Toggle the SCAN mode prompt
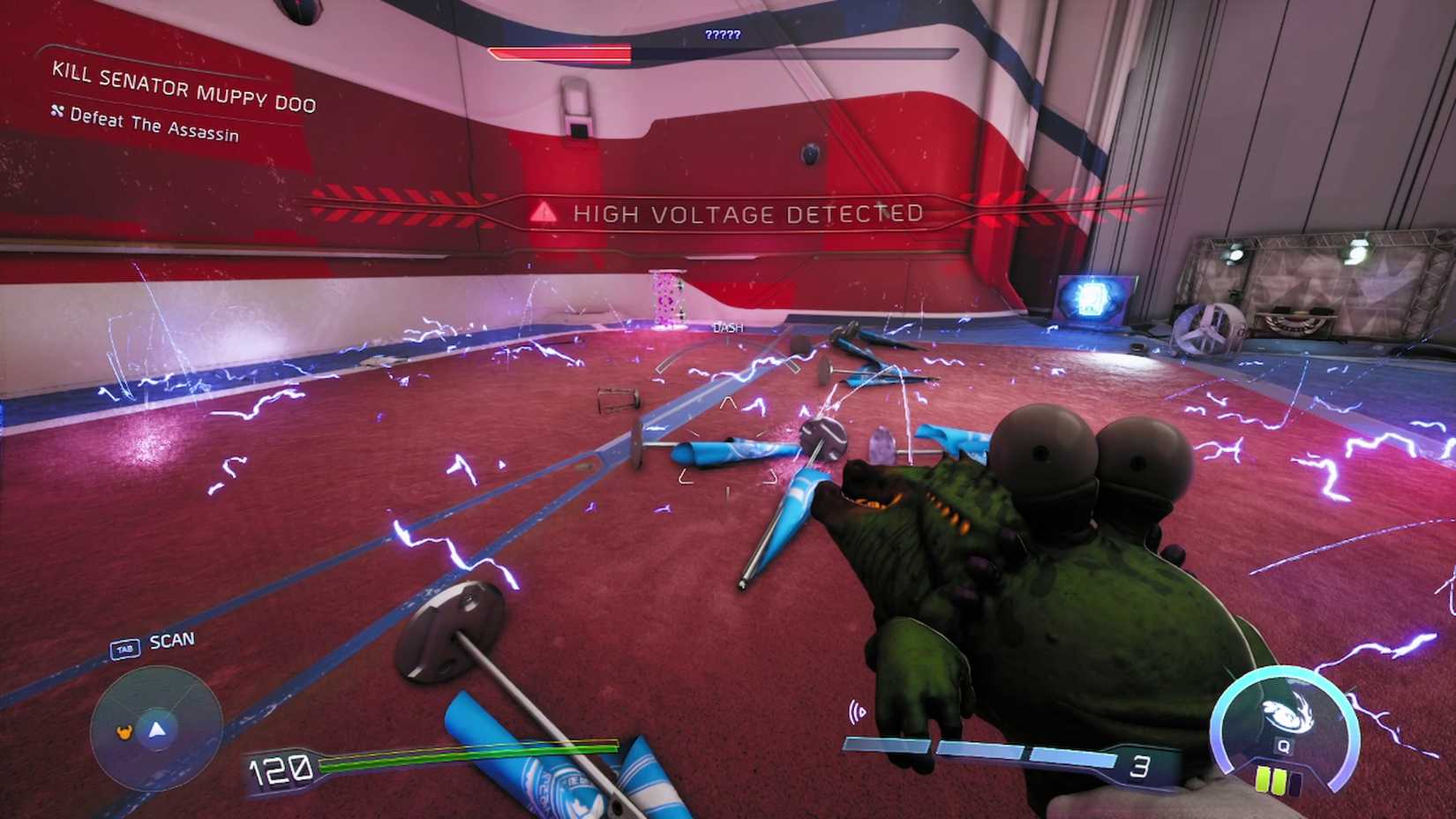 click(172, 639)
